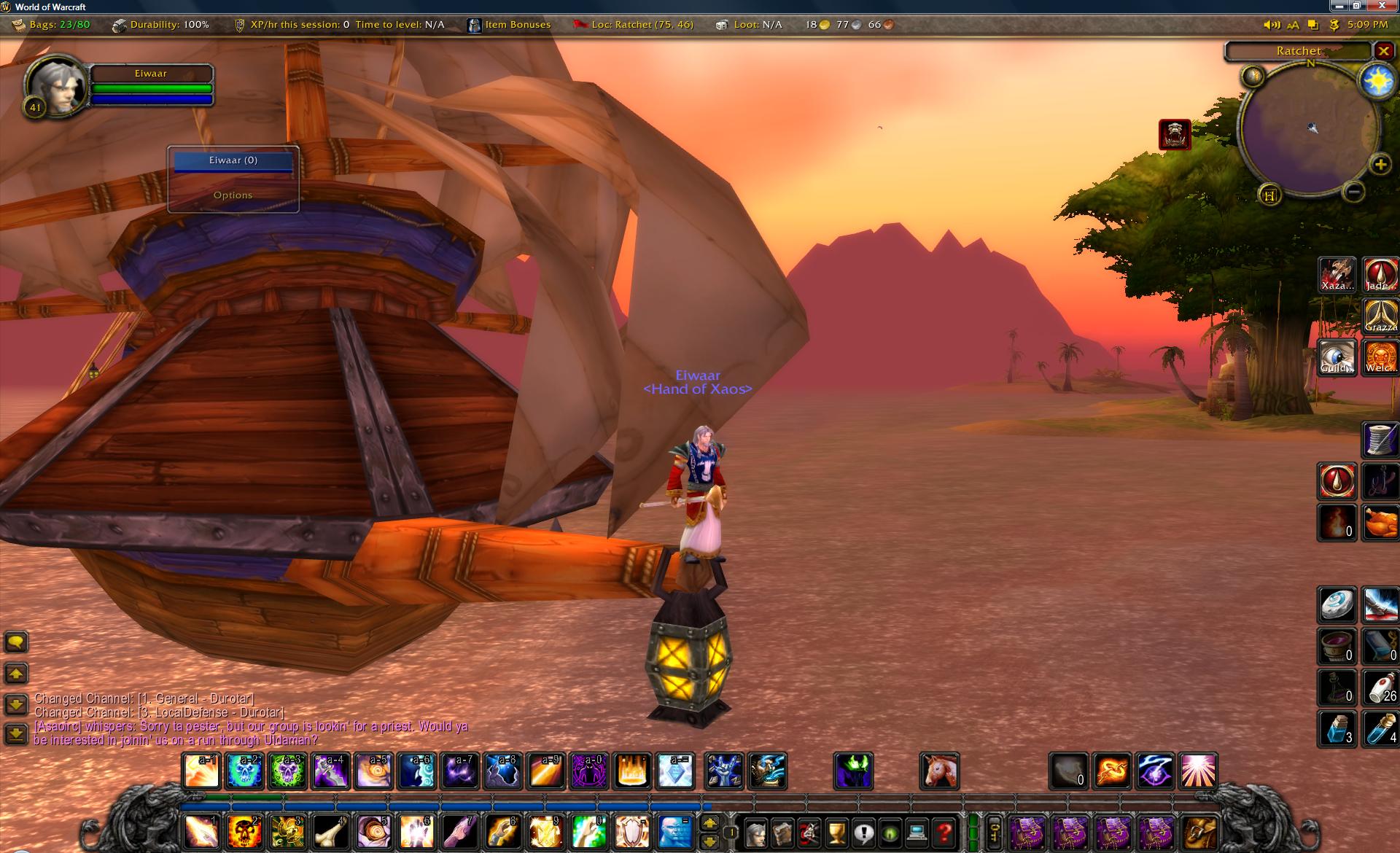Image resolution: width=1400 pixels, height=853 pixels.
Task: Click the sun day/night indicator on minimap
Action: coord(1377,82)
